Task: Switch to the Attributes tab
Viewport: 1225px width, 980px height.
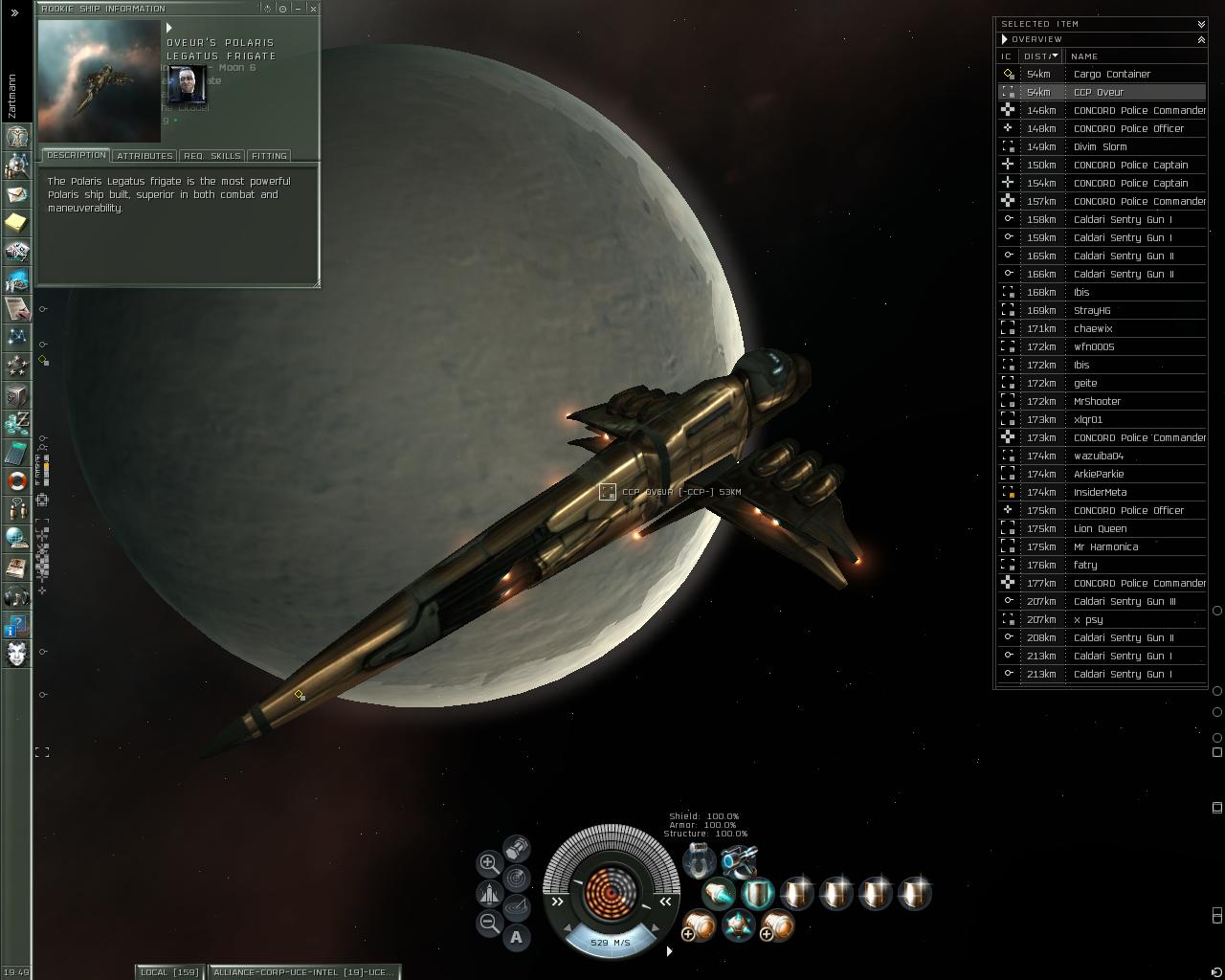Action: (145, 156)
